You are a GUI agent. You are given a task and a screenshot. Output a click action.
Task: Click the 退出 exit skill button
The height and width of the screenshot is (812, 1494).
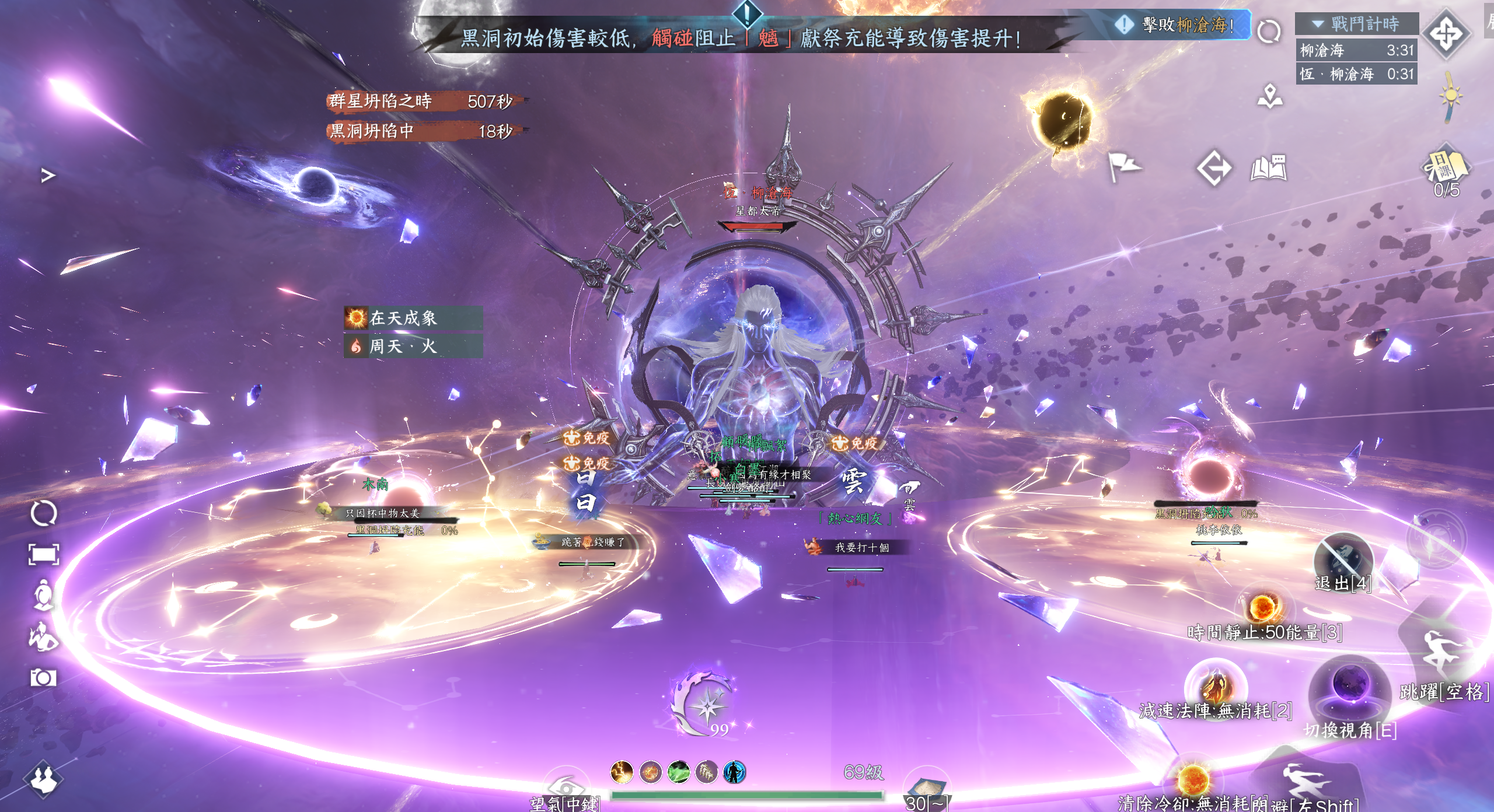coord(1342,559)
